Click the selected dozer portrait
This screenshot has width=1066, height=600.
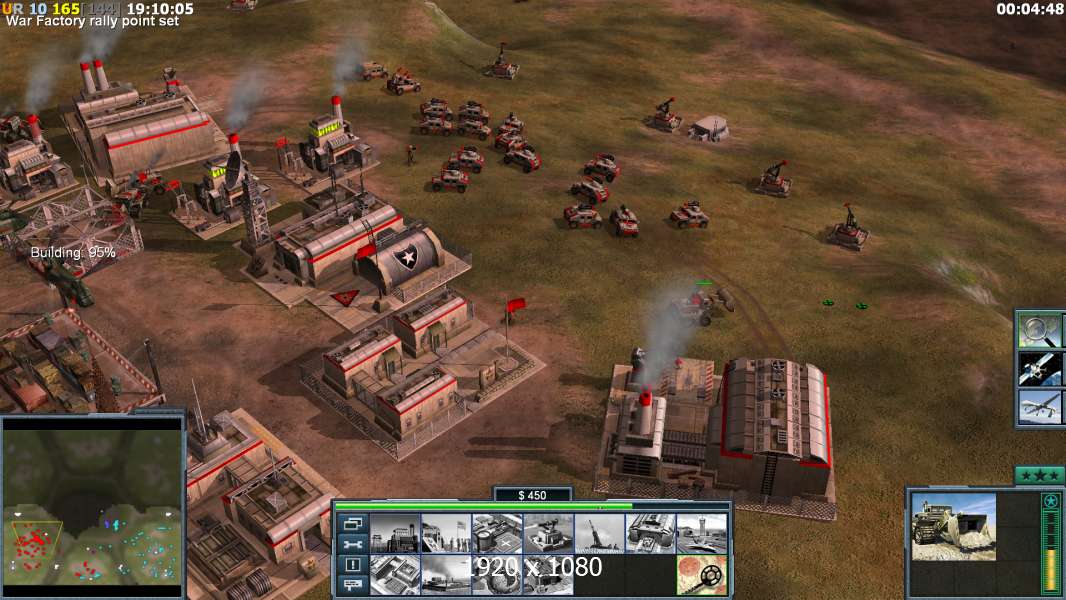pyautogui.click(x=953, y=526)
